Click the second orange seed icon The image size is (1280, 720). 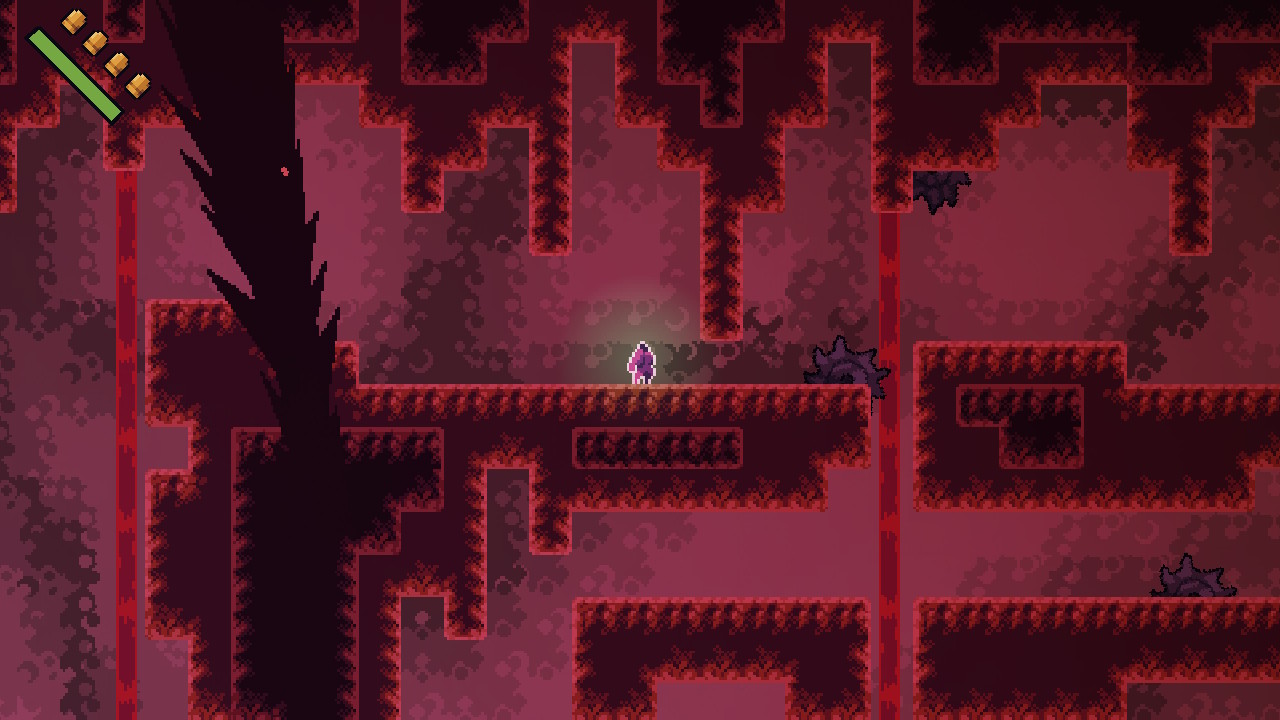coord(95,42)
